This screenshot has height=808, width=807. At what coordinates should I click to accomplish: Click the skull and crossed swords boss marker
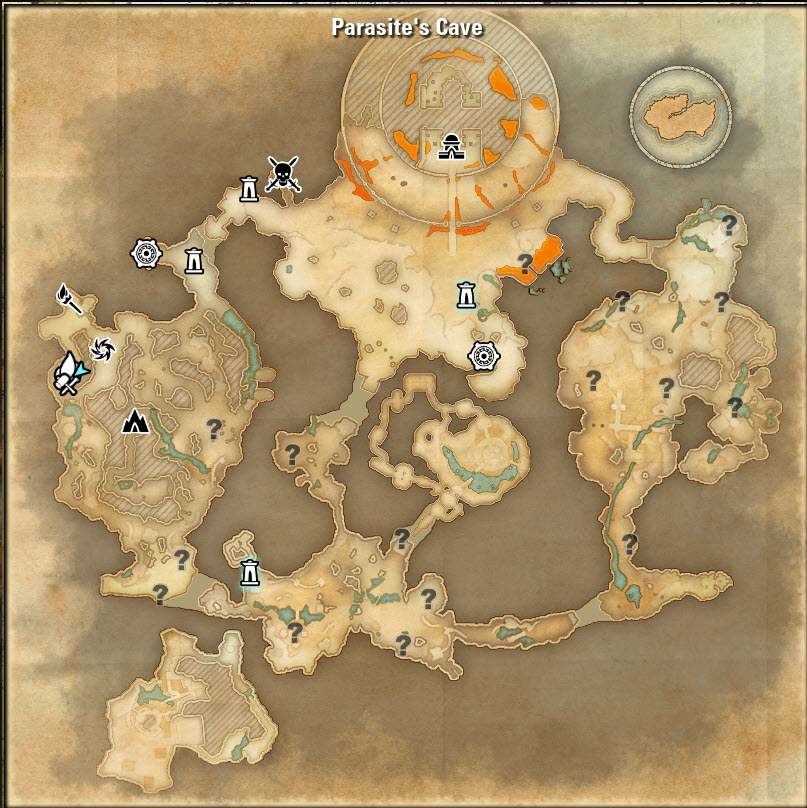click(x=284, y=175)
